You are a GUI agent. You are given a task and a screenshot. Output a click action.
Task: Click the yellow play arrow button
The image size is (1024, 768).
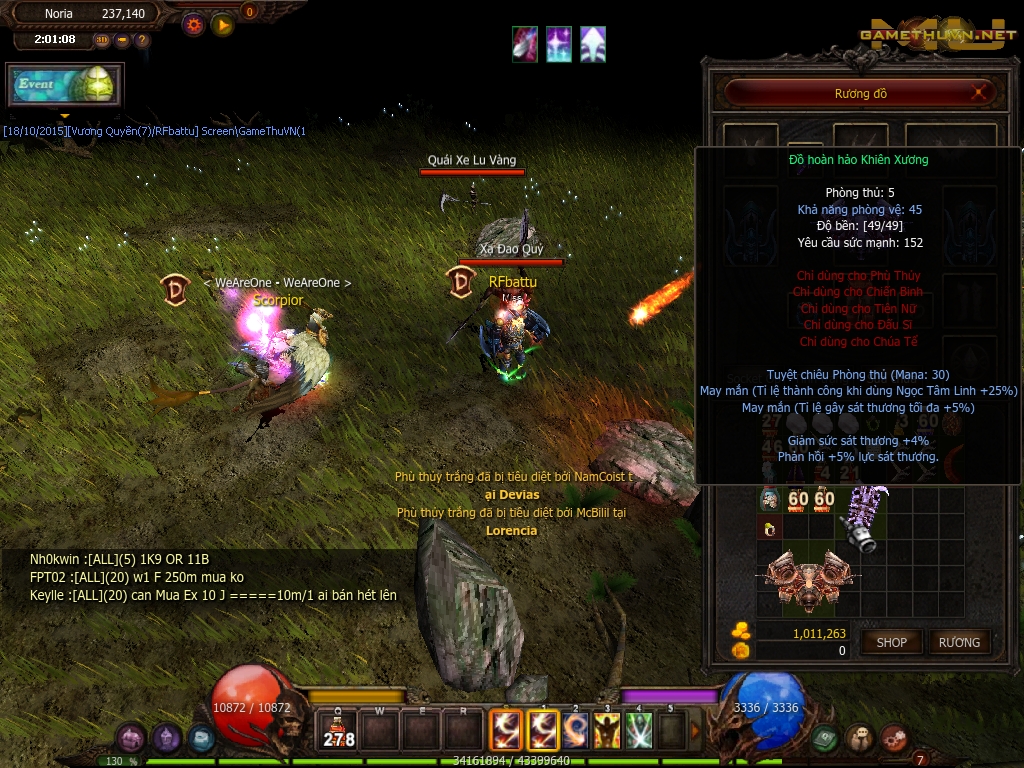pos(222,24)
